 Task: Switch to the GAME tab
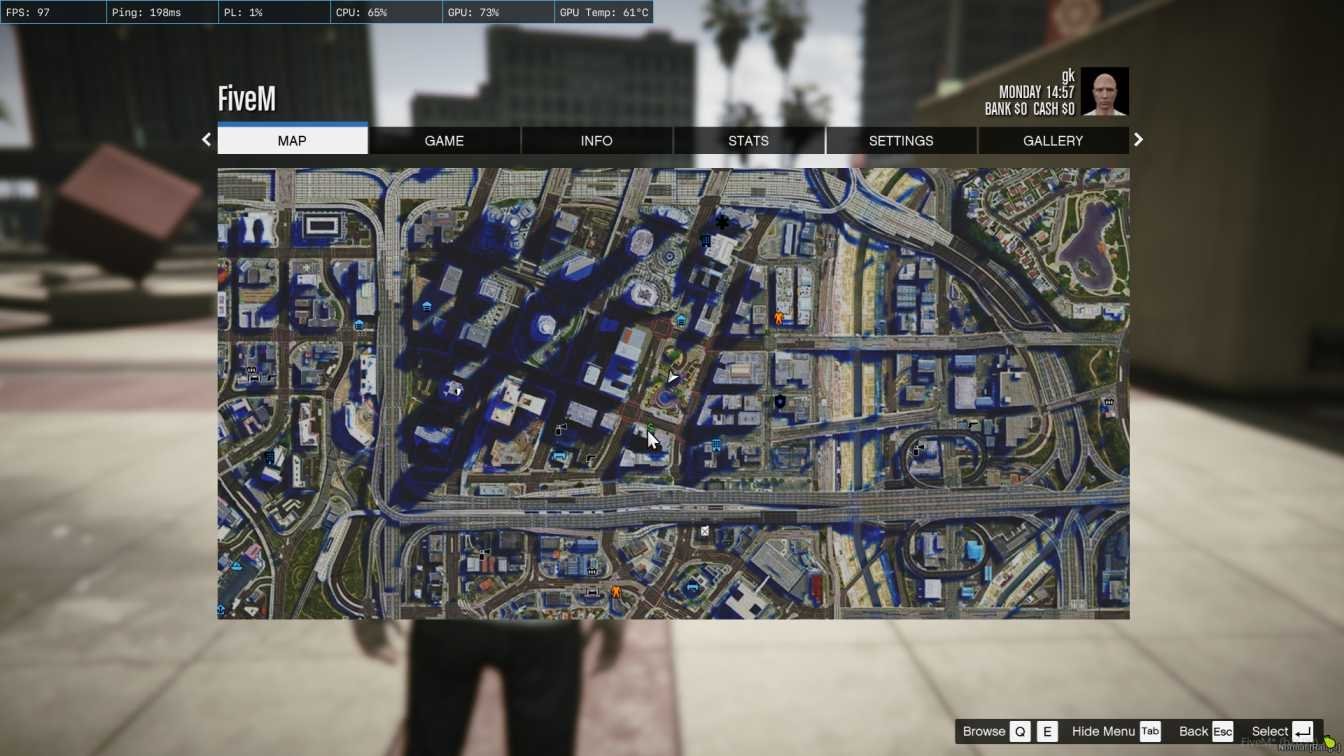[x=444, y=140]
